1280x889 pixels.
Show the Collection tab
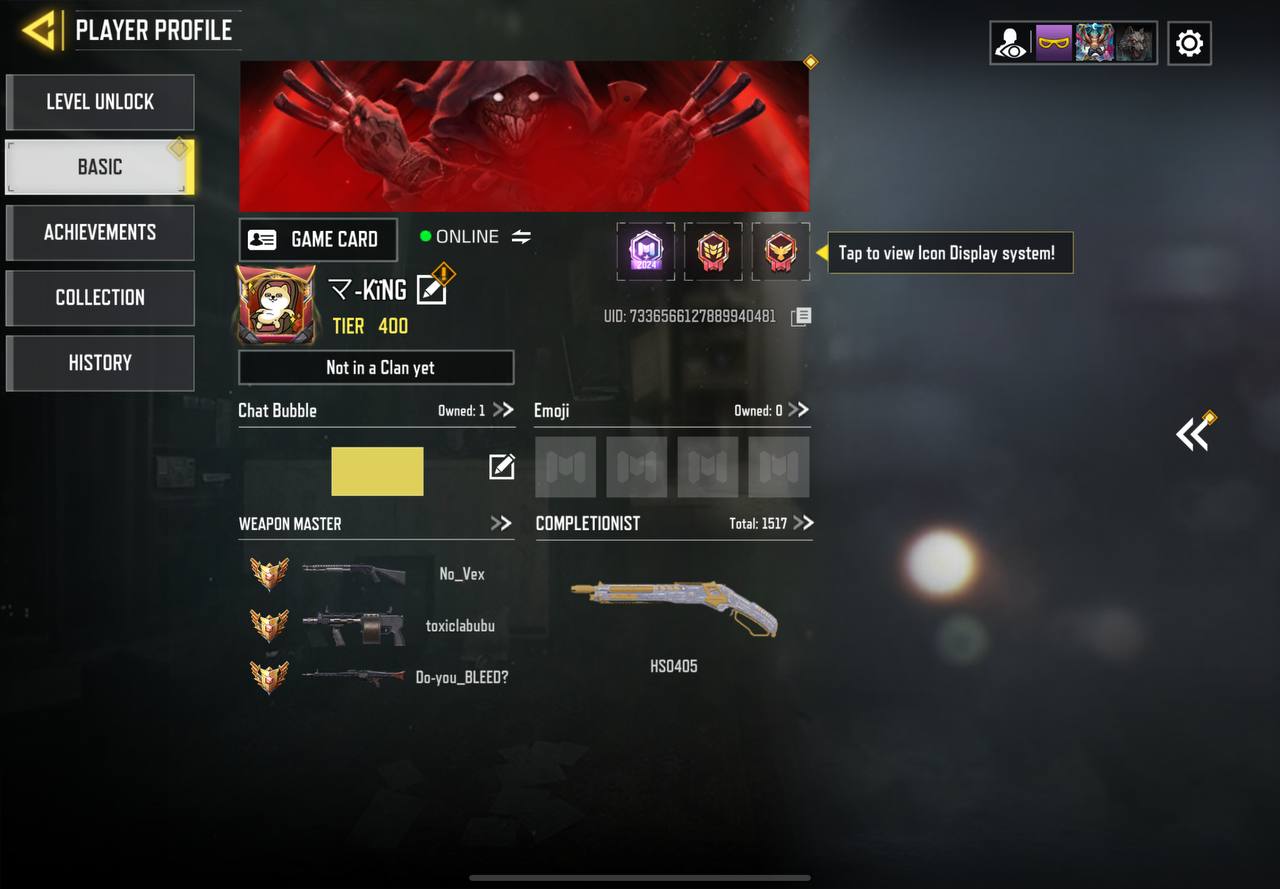coord(100,297)
